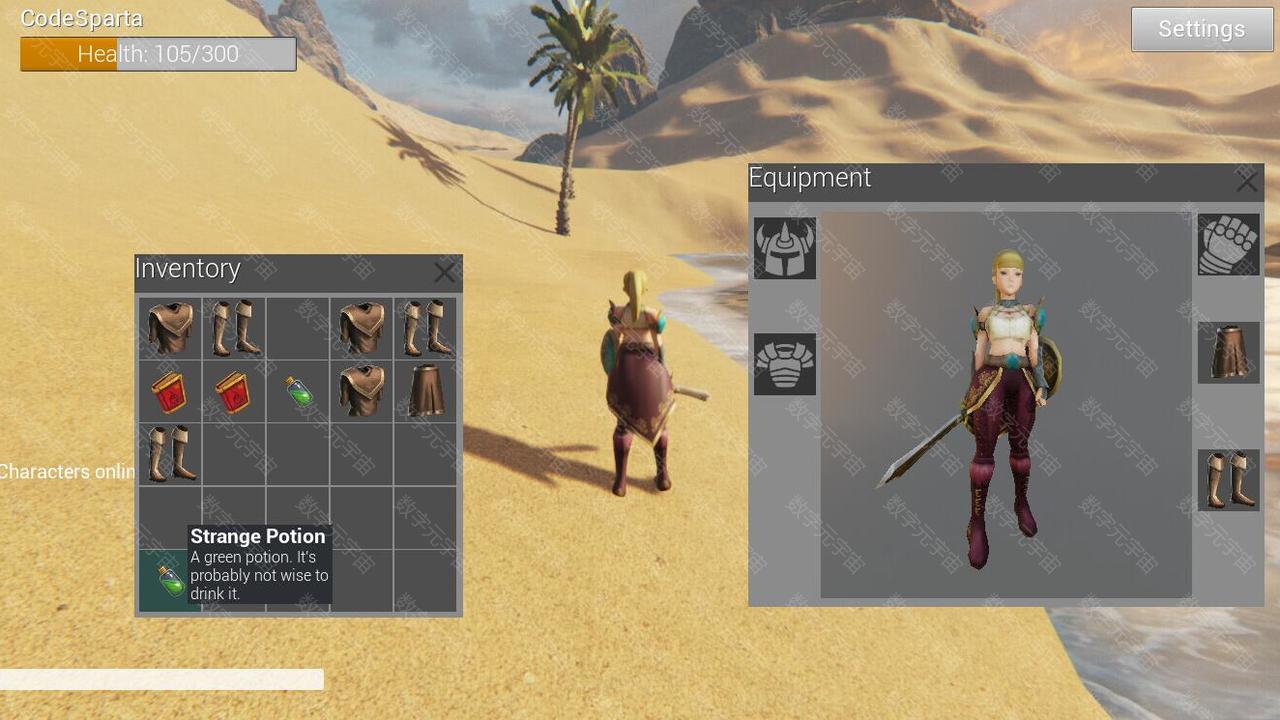Choose the gauntlet glove equipment slot

click(x=1228, y=244)
